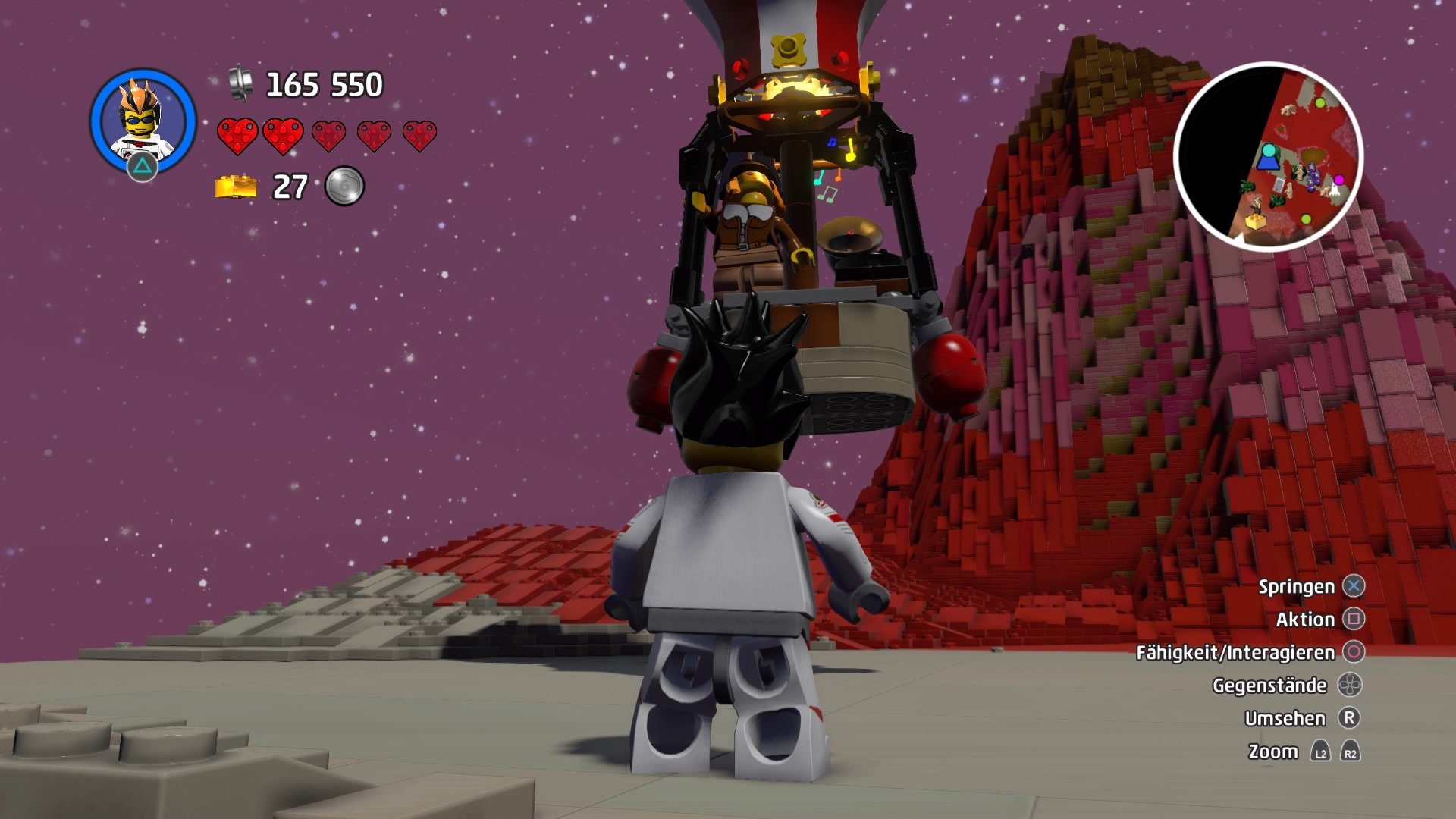
Task: Click the green dot on the minimap
Action: [1319, 103]
